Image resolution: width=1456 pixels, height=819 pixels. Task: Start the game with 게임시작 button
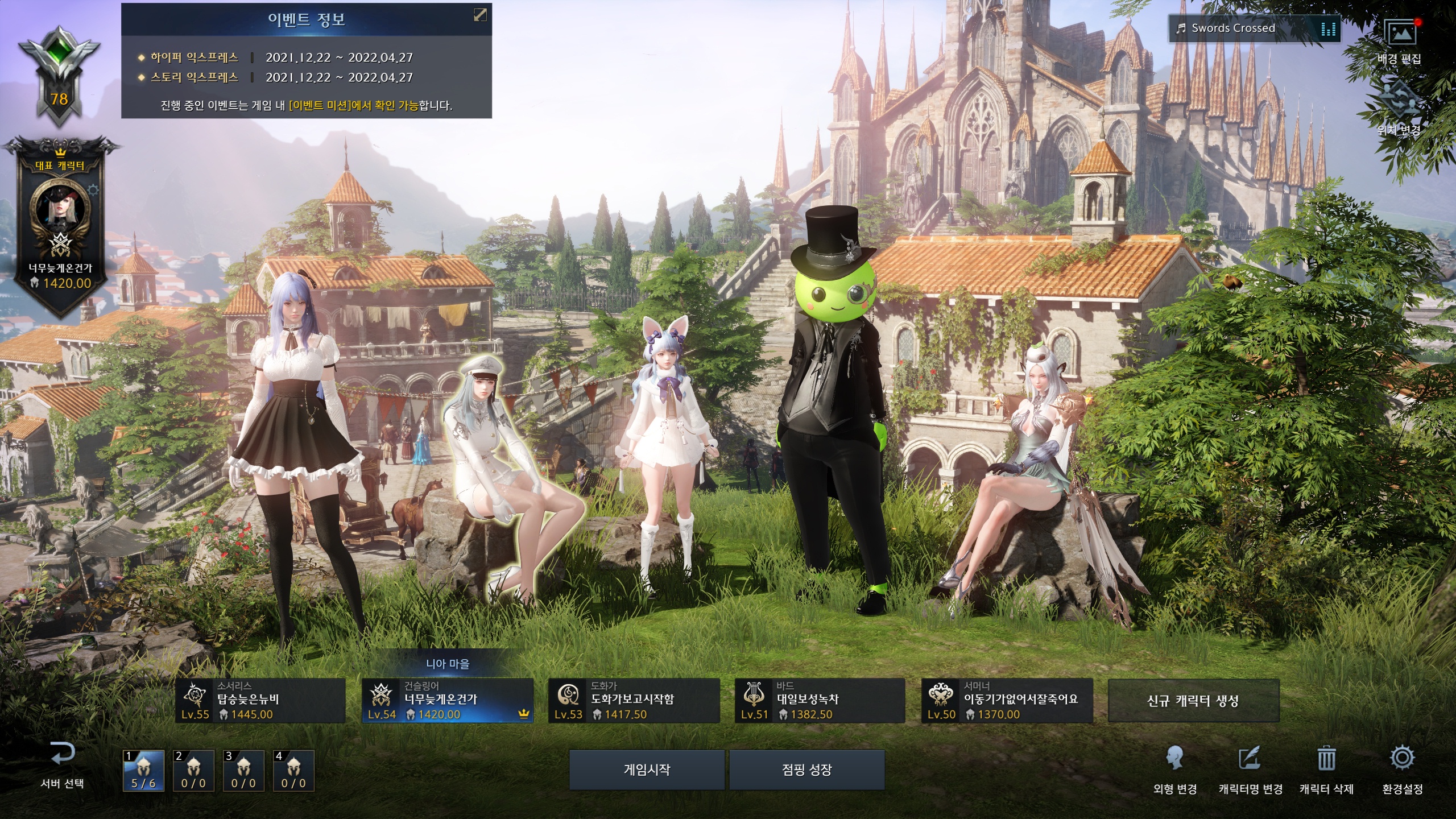click(x=647, y=770)
